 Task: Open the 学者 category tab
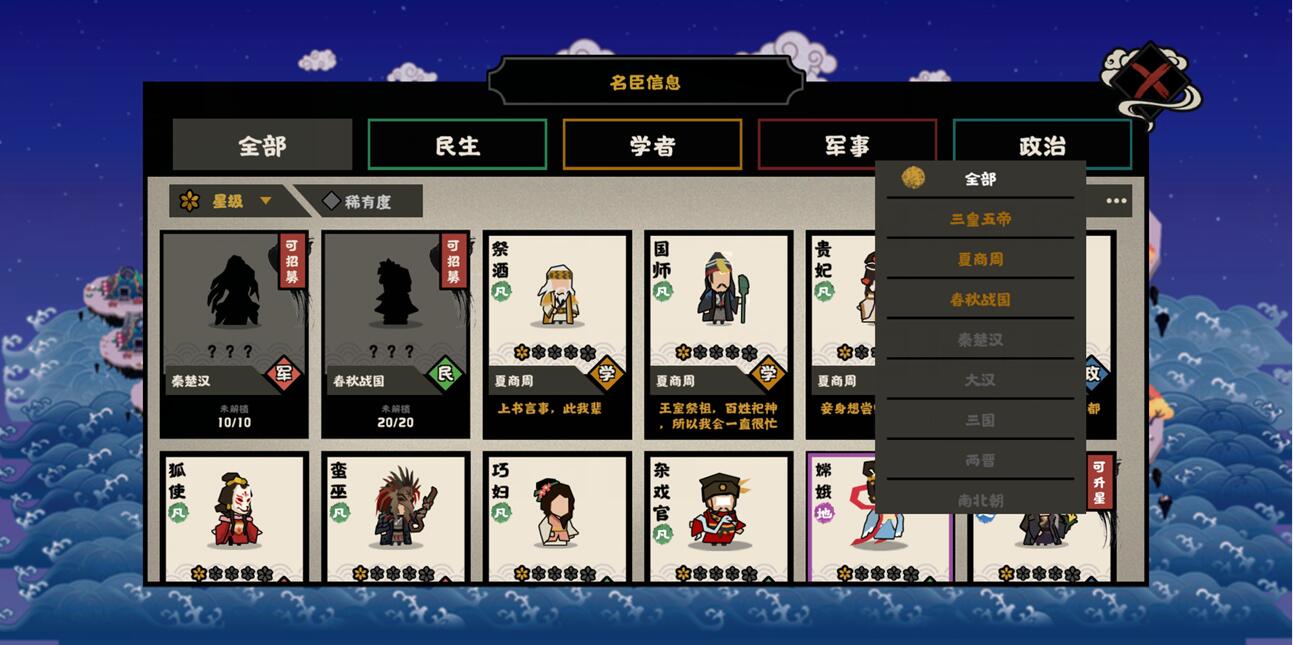click(652, 145)
